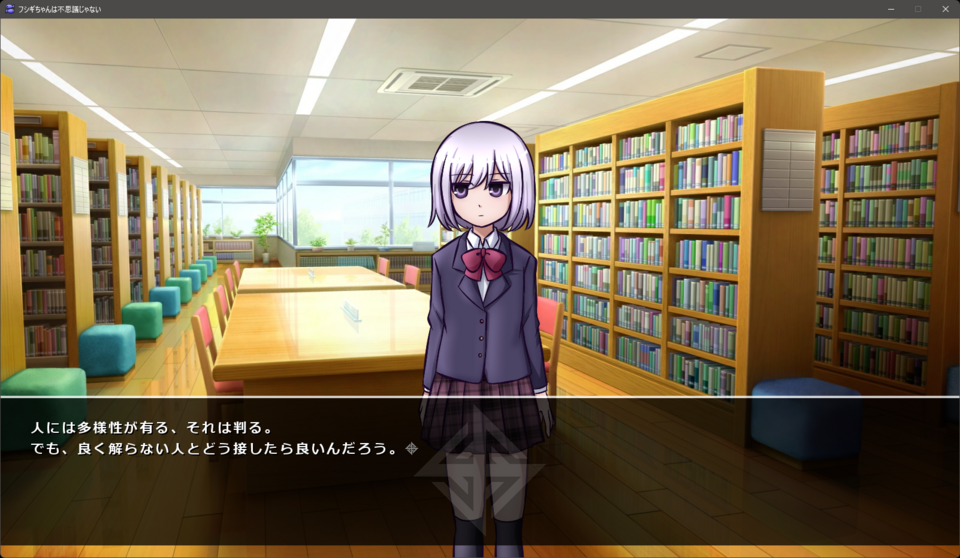
Task: Advance the dialogue by clicking the text box
Action: tap(480, 470)
